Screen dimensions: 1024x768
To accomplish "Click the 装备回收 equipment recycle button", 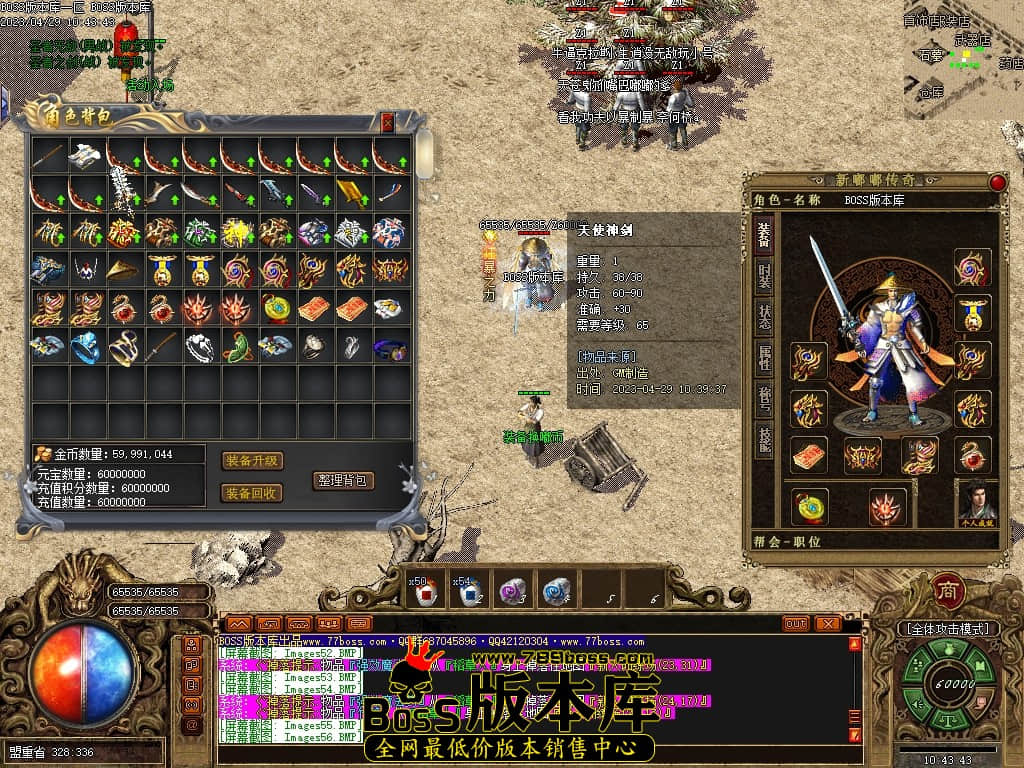I will pyautogui.click(x=252, y=493).
